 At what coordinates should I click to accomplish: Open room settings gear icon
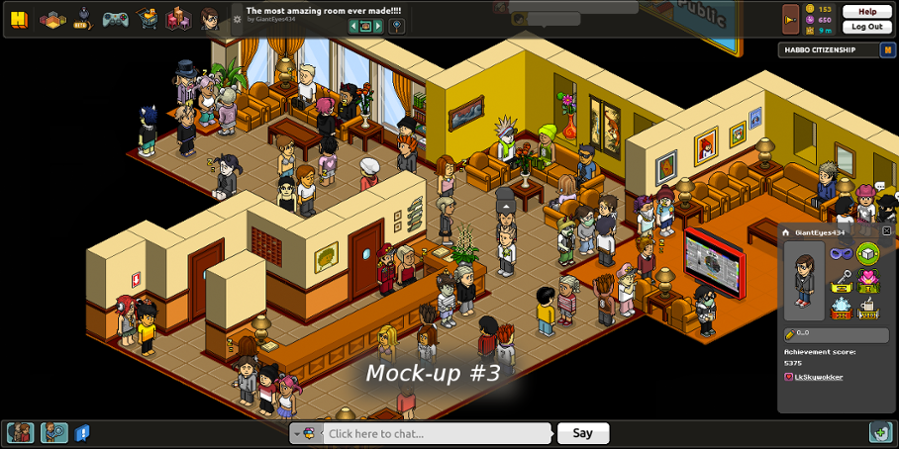coord(237,19)
